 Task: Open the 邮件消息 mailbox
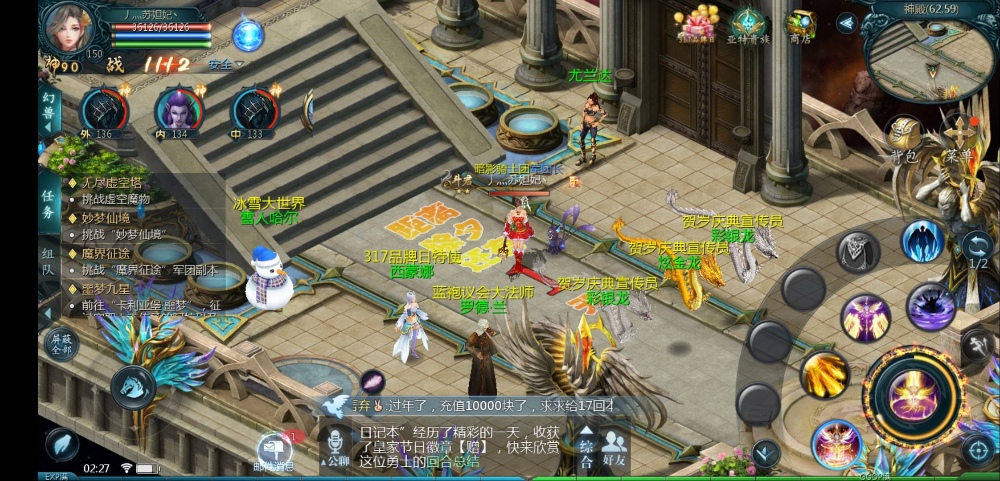click(x=273, y=452)
